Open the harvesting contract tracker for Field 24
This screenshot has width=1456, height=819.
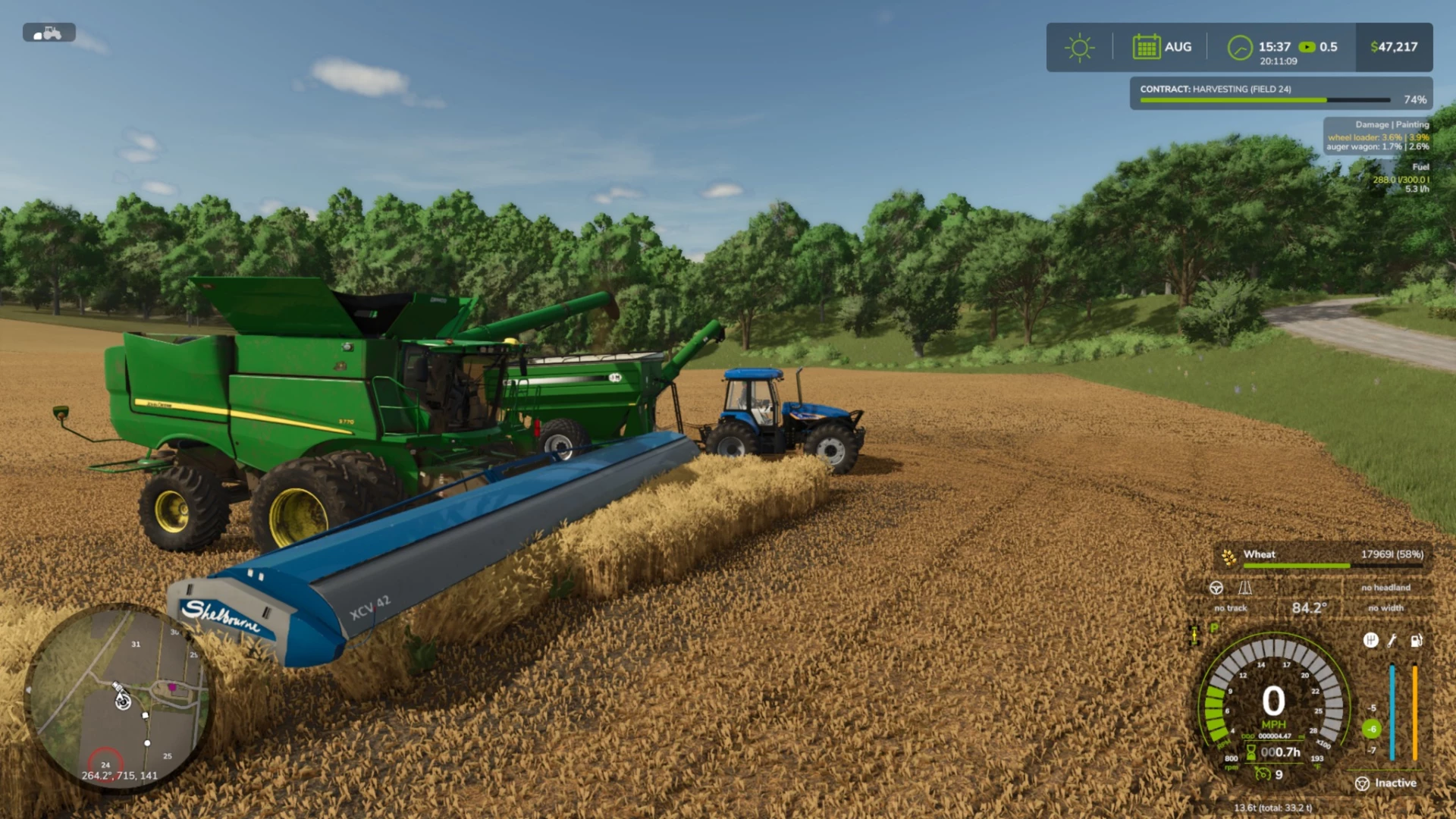(x=1280, y=93)
